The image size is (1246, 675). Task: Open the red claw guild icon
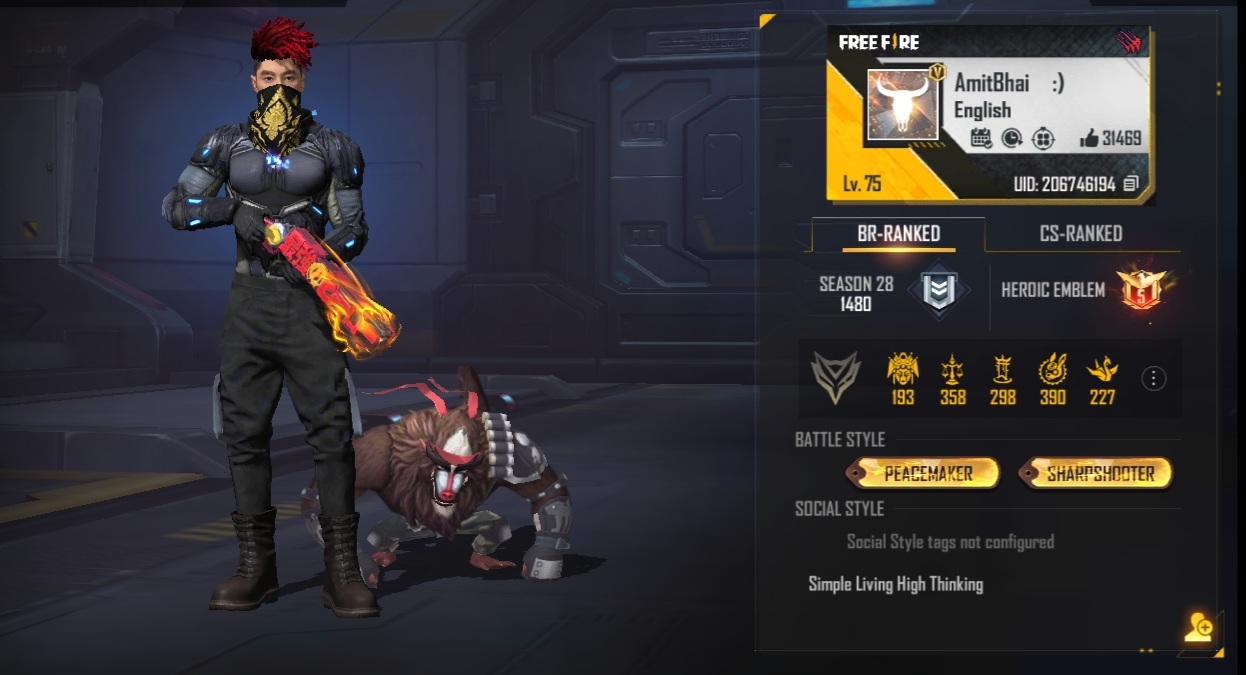(1131, 43)
